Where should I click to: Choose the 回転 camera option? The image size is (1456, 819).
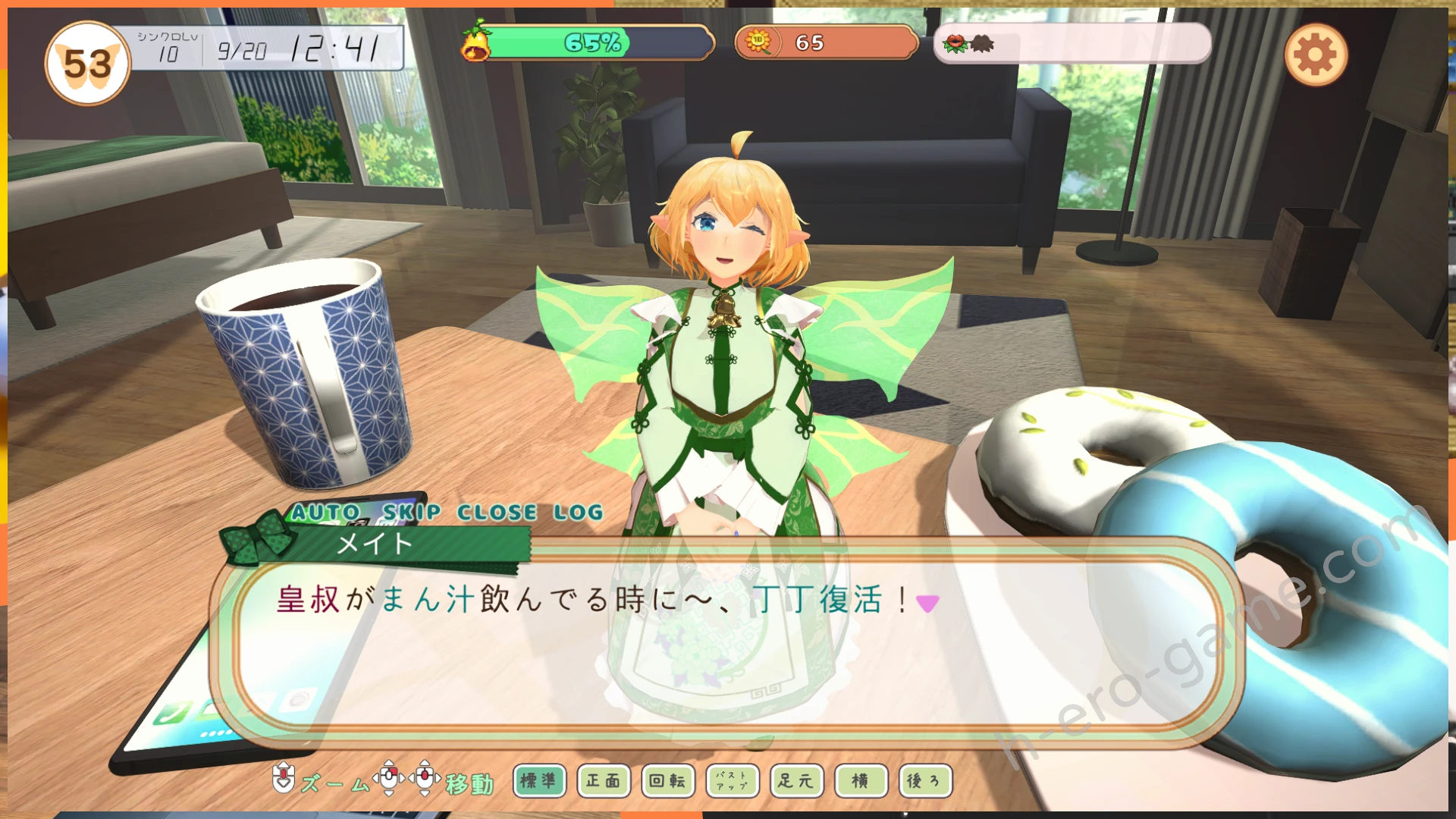(x=667, y=780)
